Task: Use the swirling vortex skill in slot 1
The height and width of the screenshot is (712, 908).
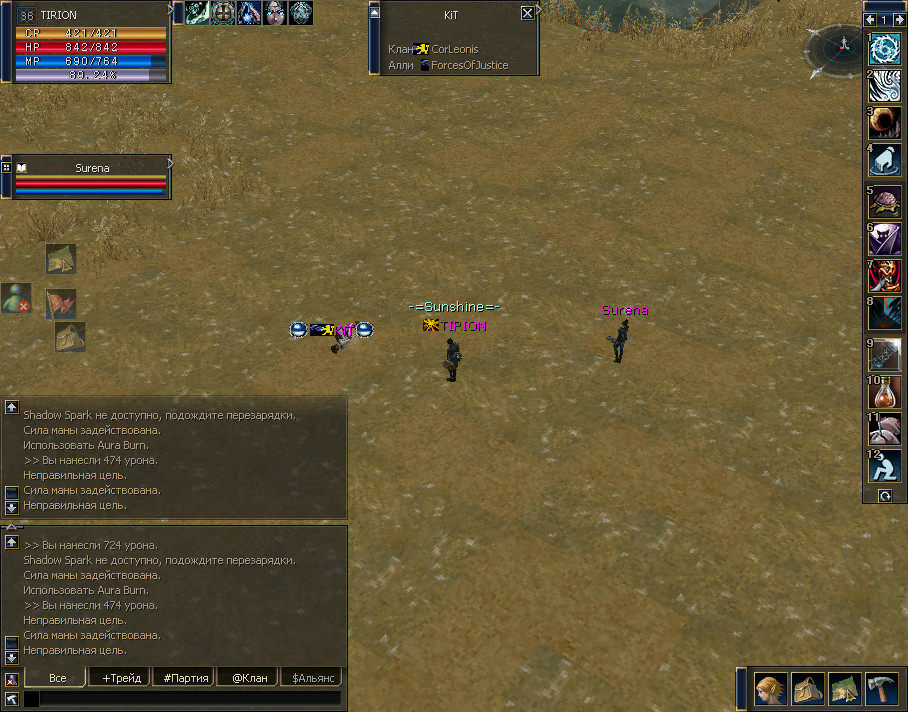Action: pyautogui.click(x=885, y=49)
